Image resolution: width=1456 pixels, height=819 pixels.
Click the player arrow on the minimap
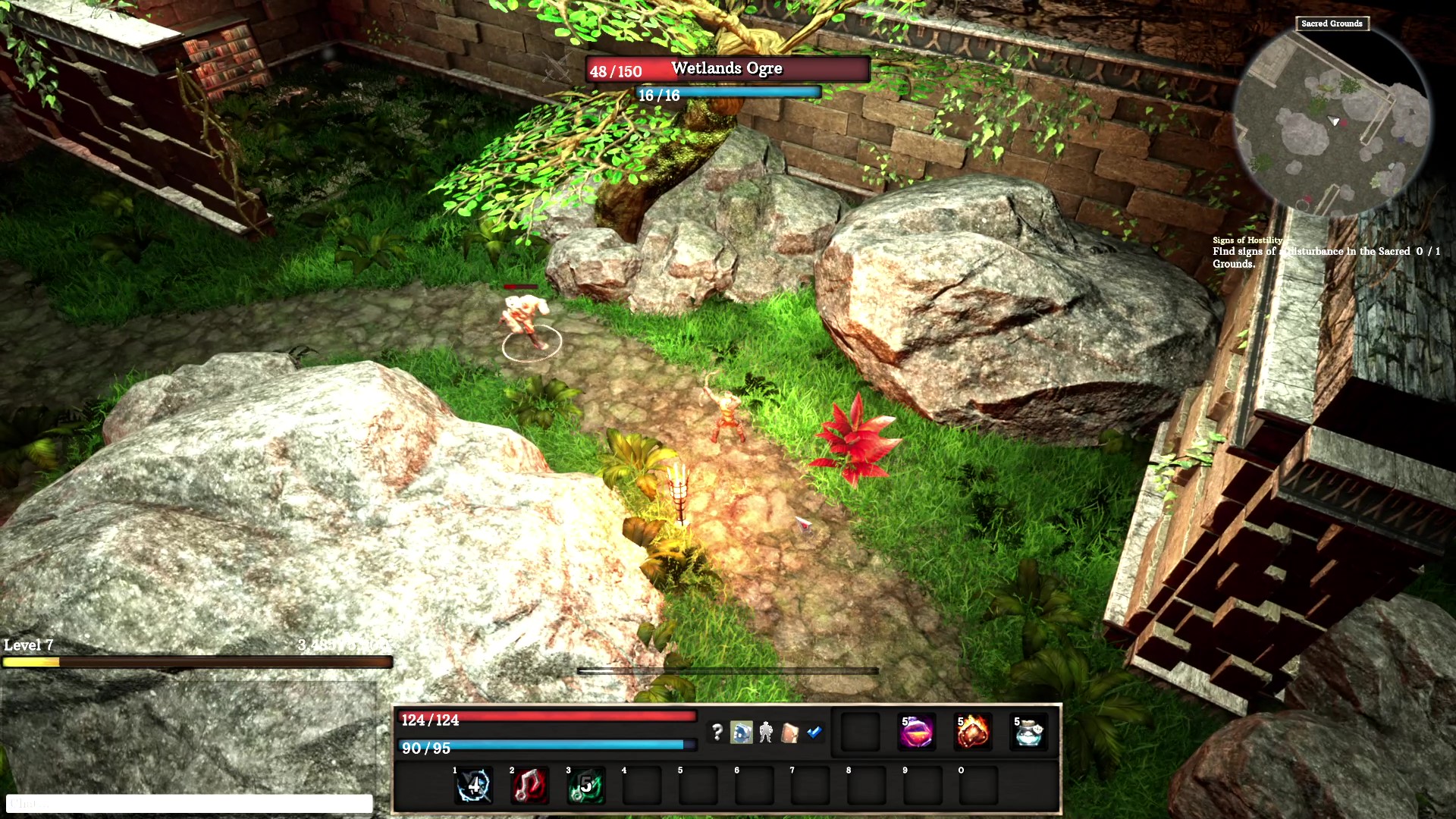pos(1332,119)
